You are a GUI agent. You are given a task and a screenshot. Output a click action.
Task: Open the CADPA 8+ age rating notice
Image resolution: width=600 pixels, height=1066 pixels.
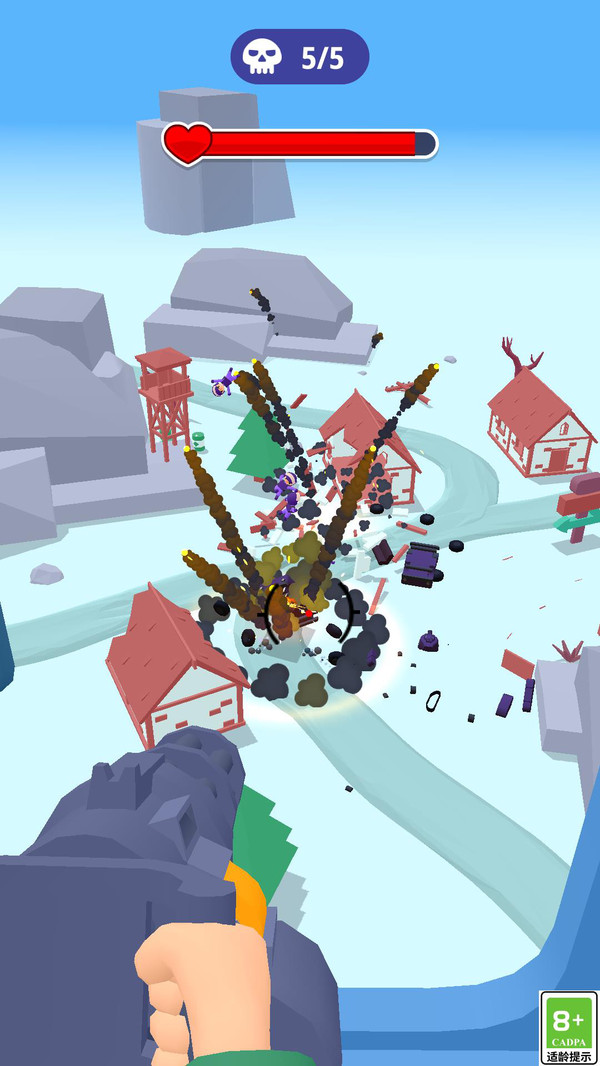click(568, 1028)
